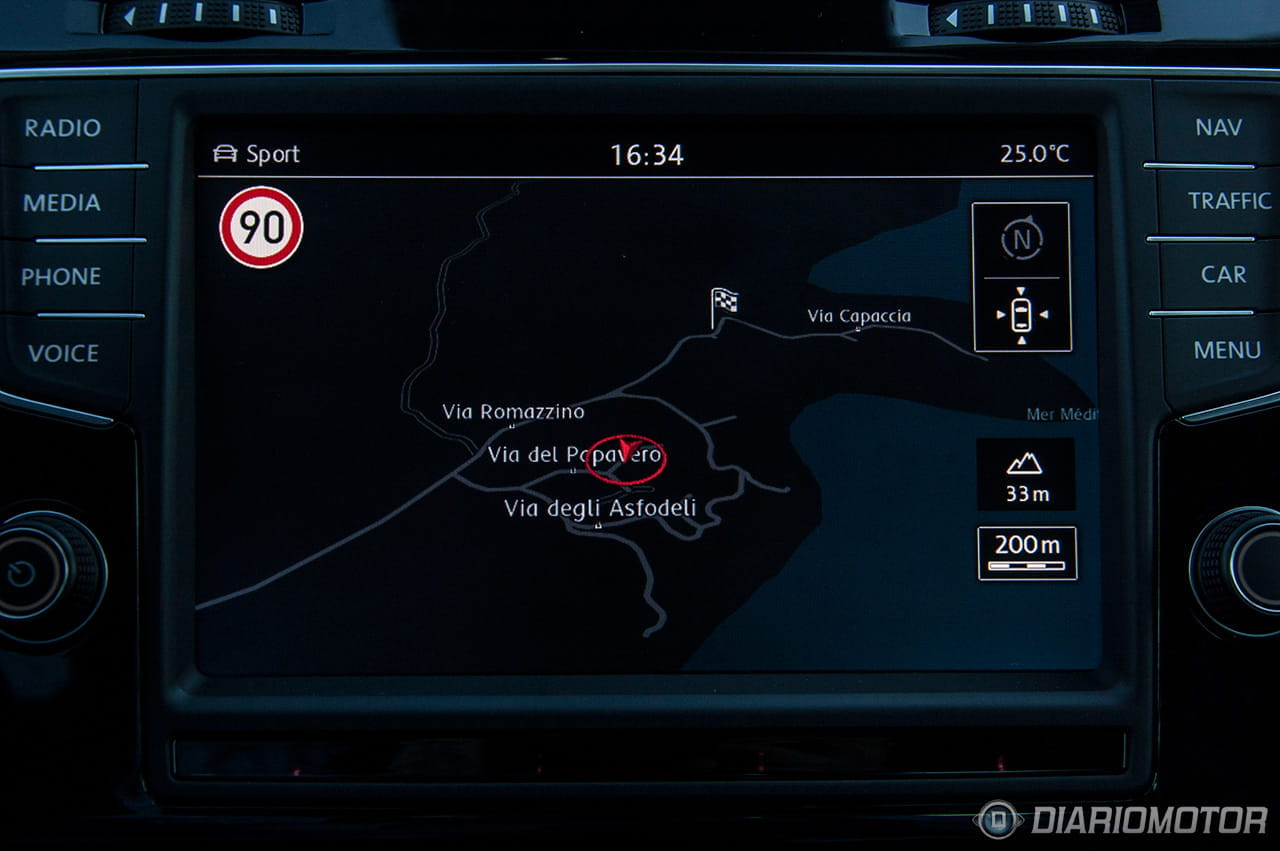Screen dimensions: 1280x851
Task: Open the PHONE menu
Action: (61, 277)
